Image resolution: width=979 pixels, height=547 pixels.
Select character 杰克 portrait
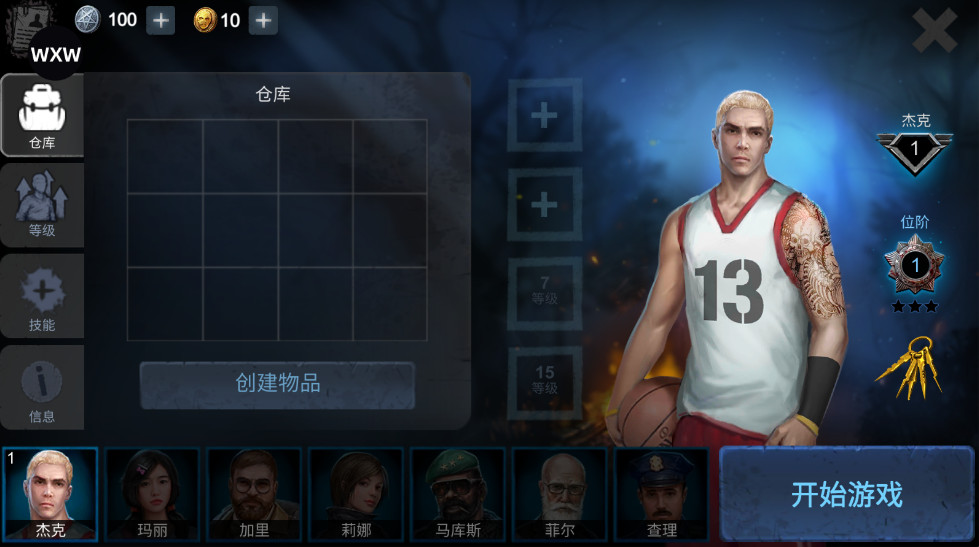pyautogui.click(x=51, y=494)
